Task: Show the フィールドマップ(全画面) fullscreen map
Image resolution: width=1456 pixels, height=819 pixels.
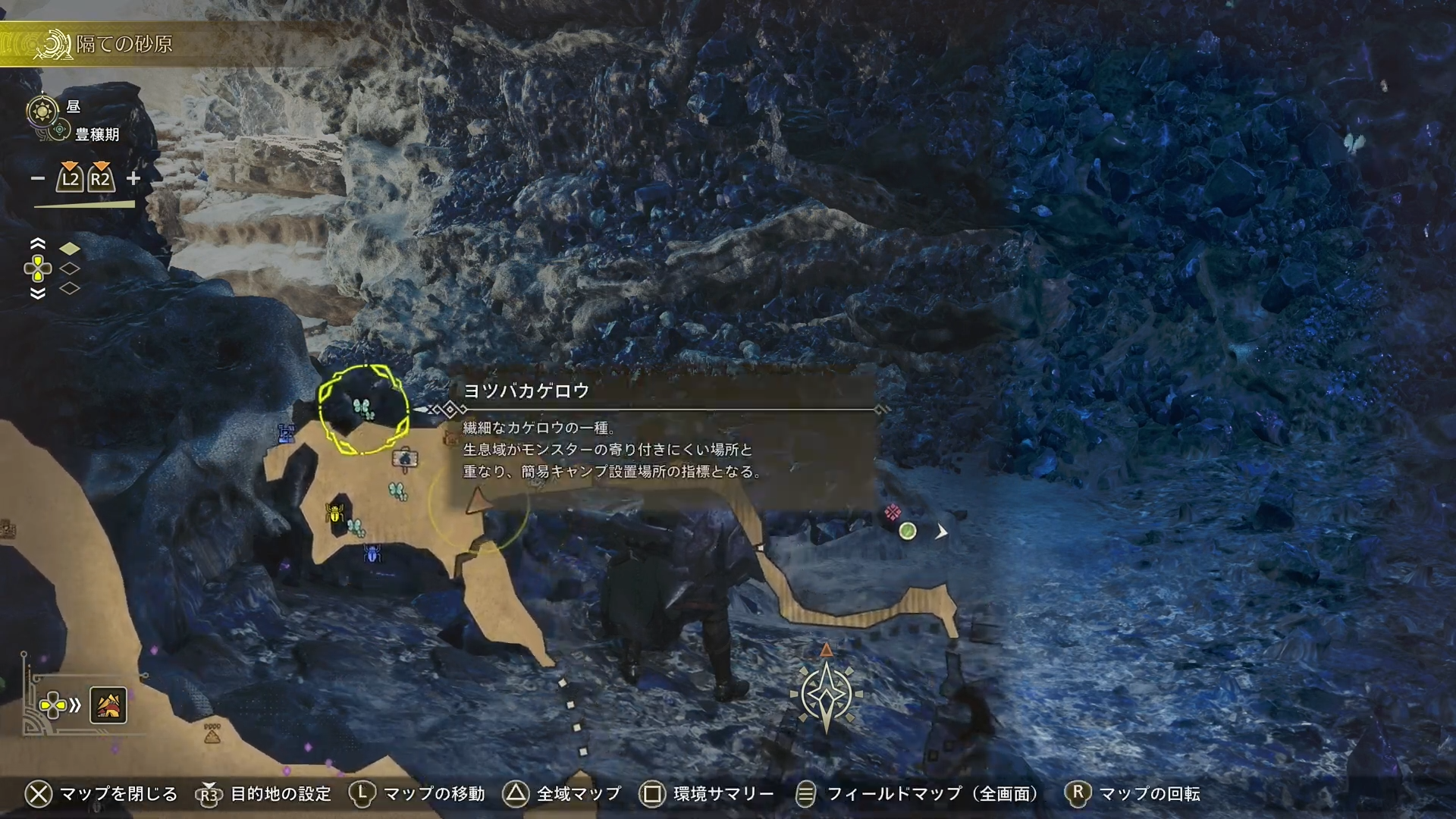Action: coord(916,794)
